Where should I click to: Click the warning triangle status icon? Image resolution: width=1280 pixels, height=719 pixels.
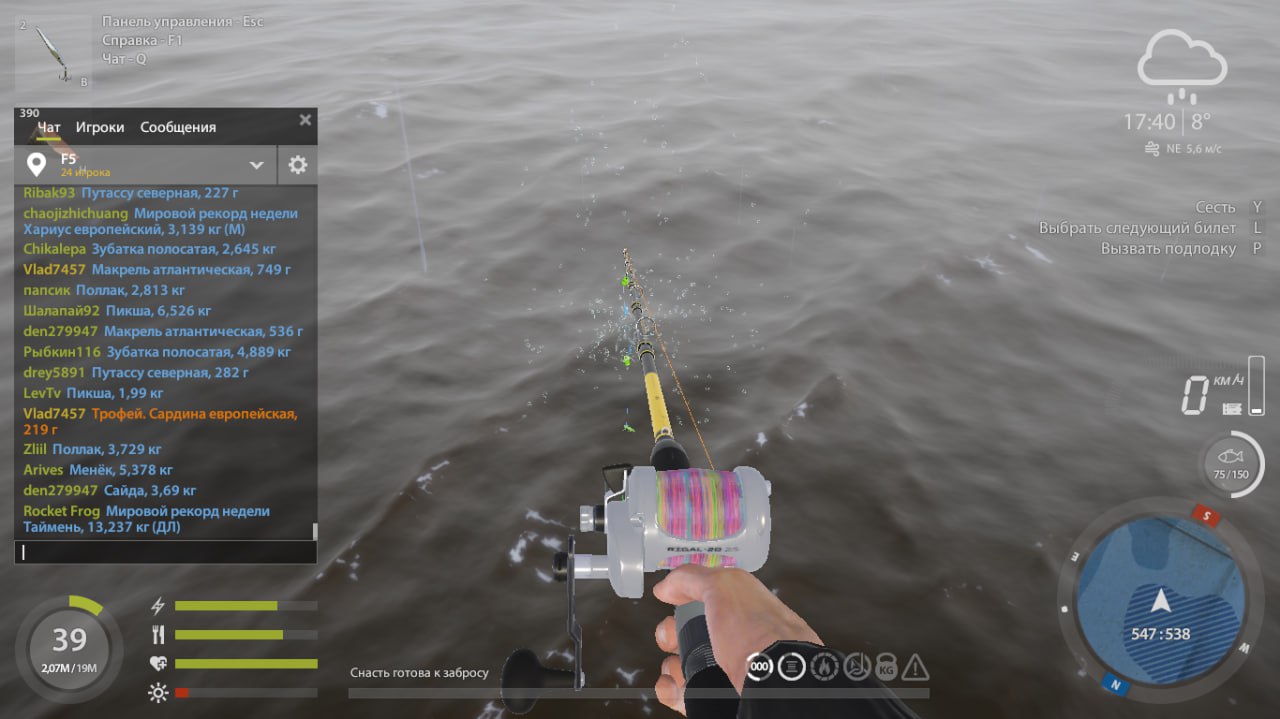point(915,667)
